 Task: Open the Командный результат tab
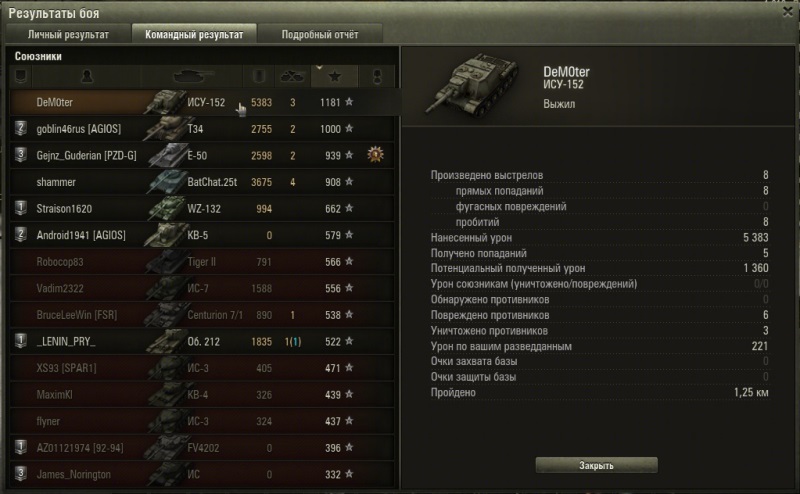click(x=193, y=34)
